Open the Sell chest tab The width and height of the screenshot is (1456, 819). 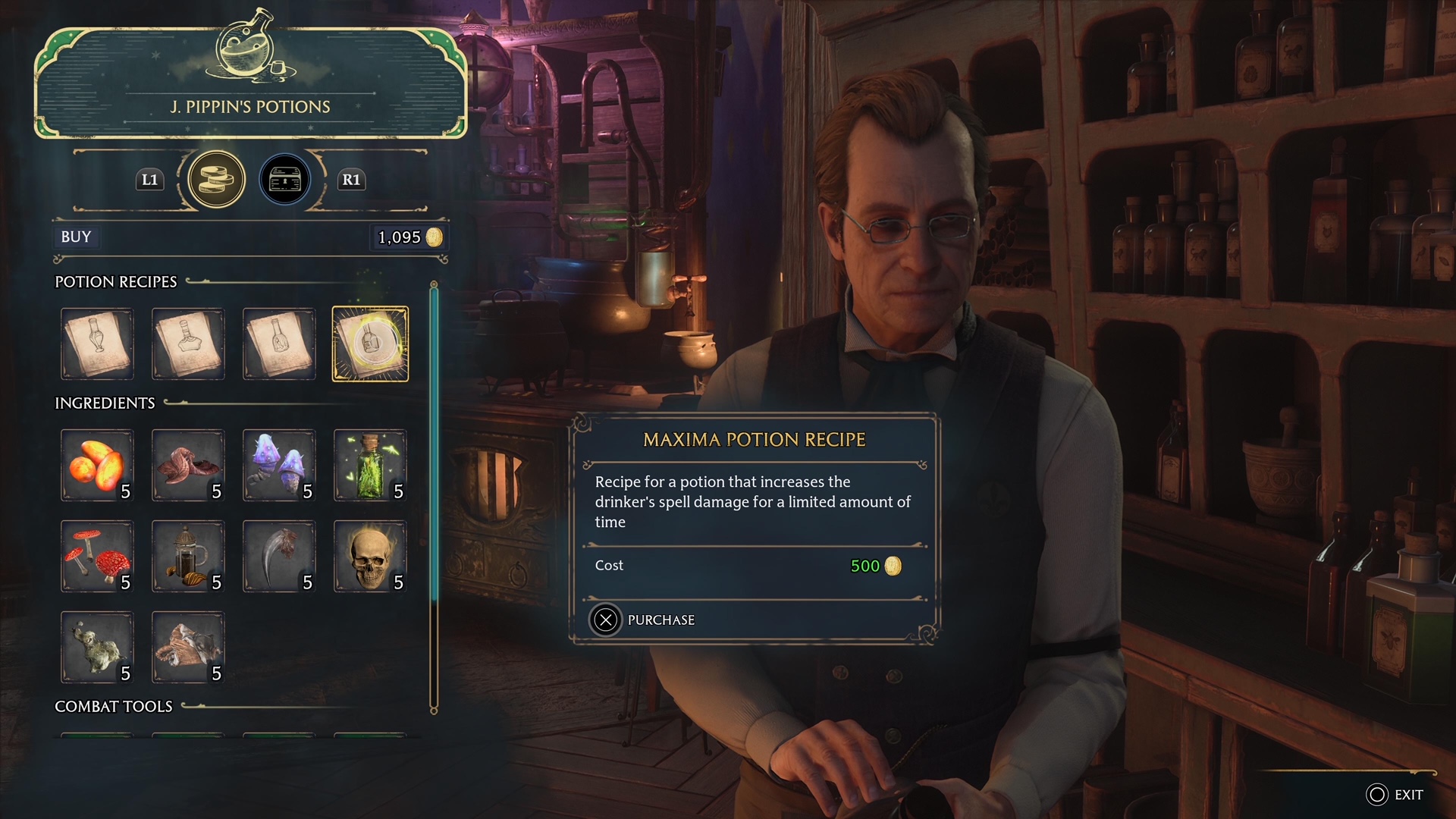tap(285, 180)
